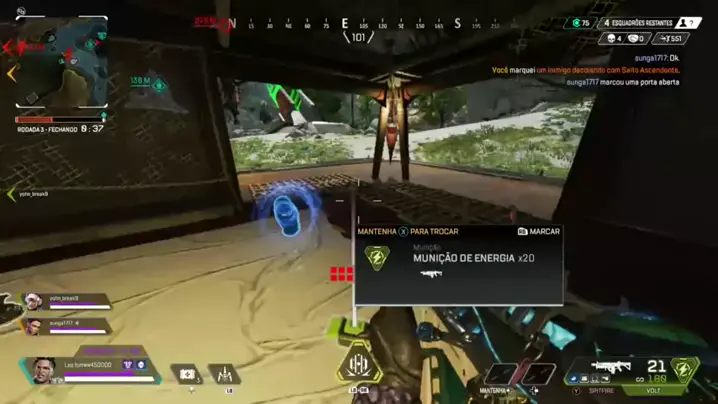The height and width of the screenshot is (404, 718).
Task: Click the purple shield icon by your name
Action: pos(128,365)
